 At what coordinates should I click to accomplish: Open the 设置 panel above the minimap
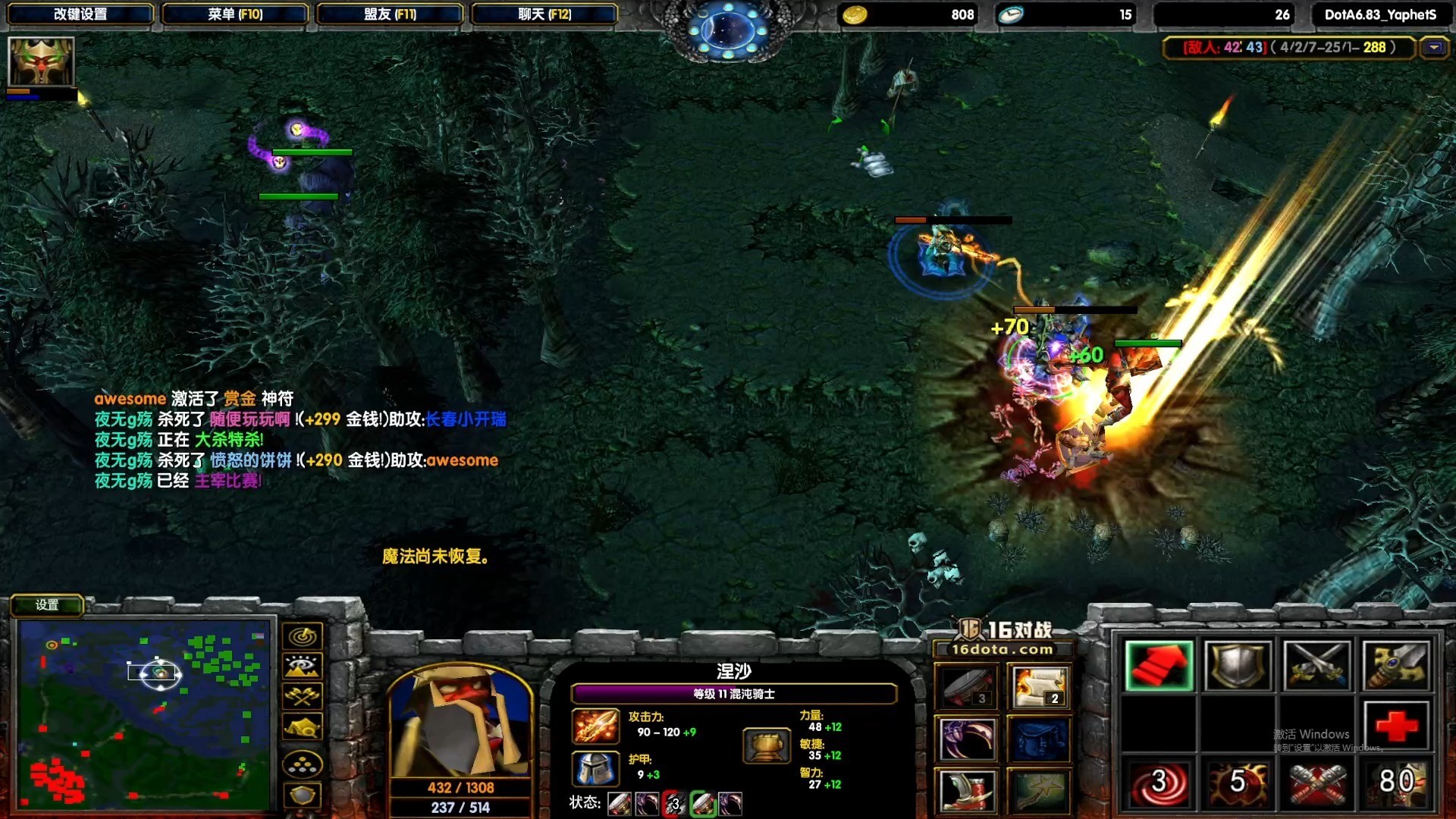[x=47, y=605]
